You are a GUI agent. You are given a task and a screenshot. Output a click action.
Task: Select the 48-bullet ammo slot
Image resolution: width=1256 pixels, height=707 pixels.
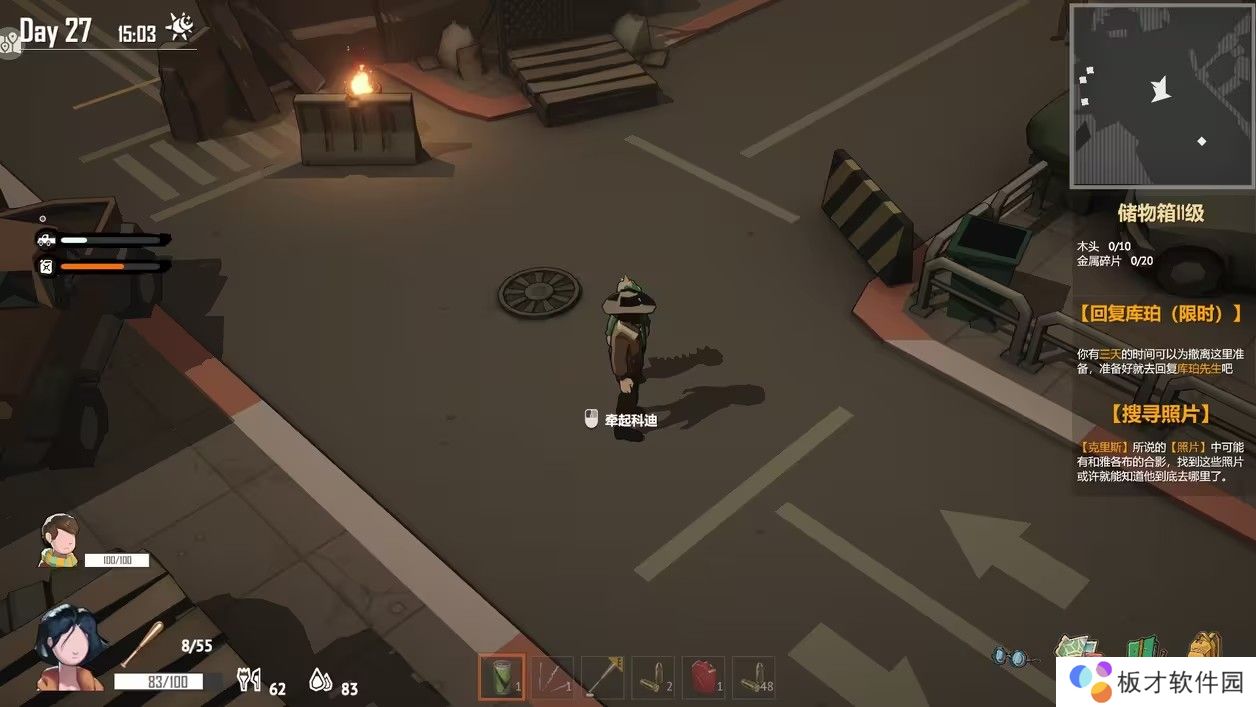754,677
